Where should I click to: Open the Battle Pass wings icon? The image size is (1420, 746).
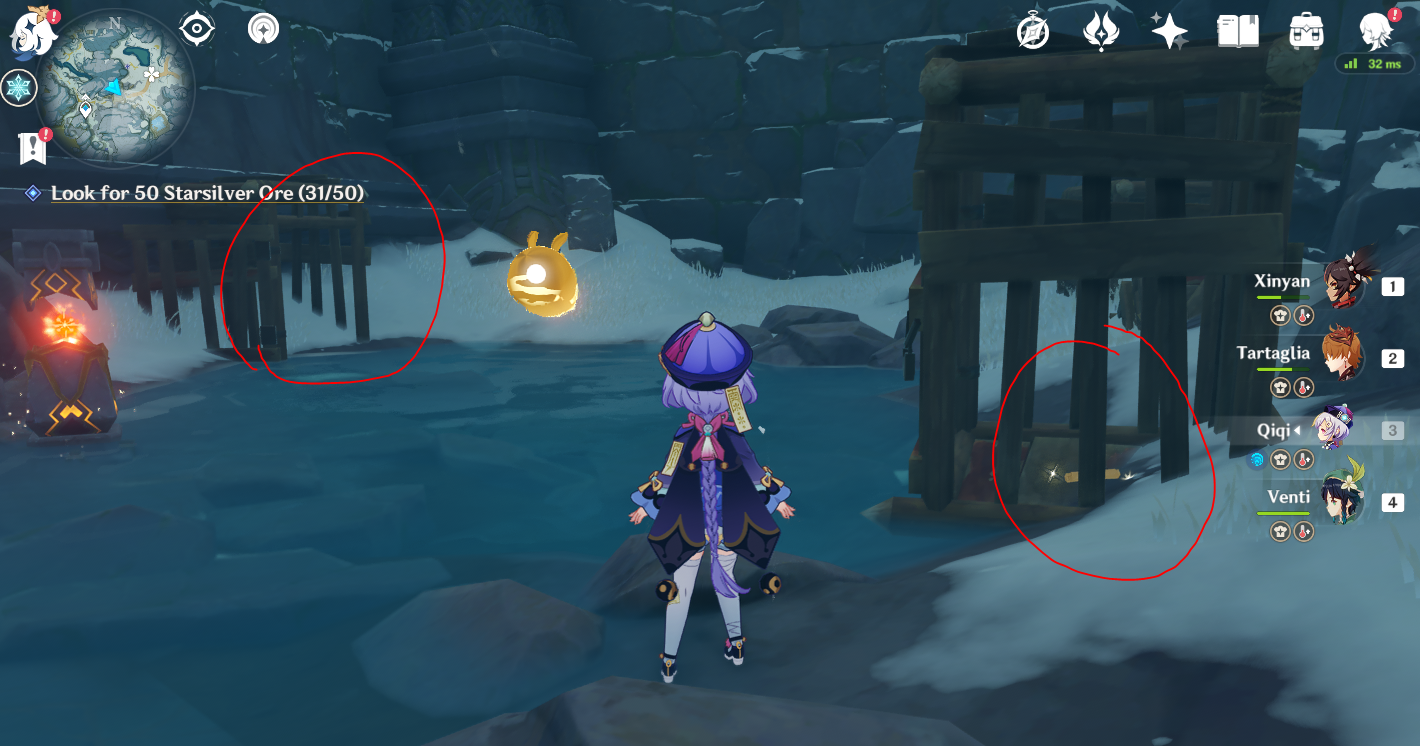[x=1100, y=31]
